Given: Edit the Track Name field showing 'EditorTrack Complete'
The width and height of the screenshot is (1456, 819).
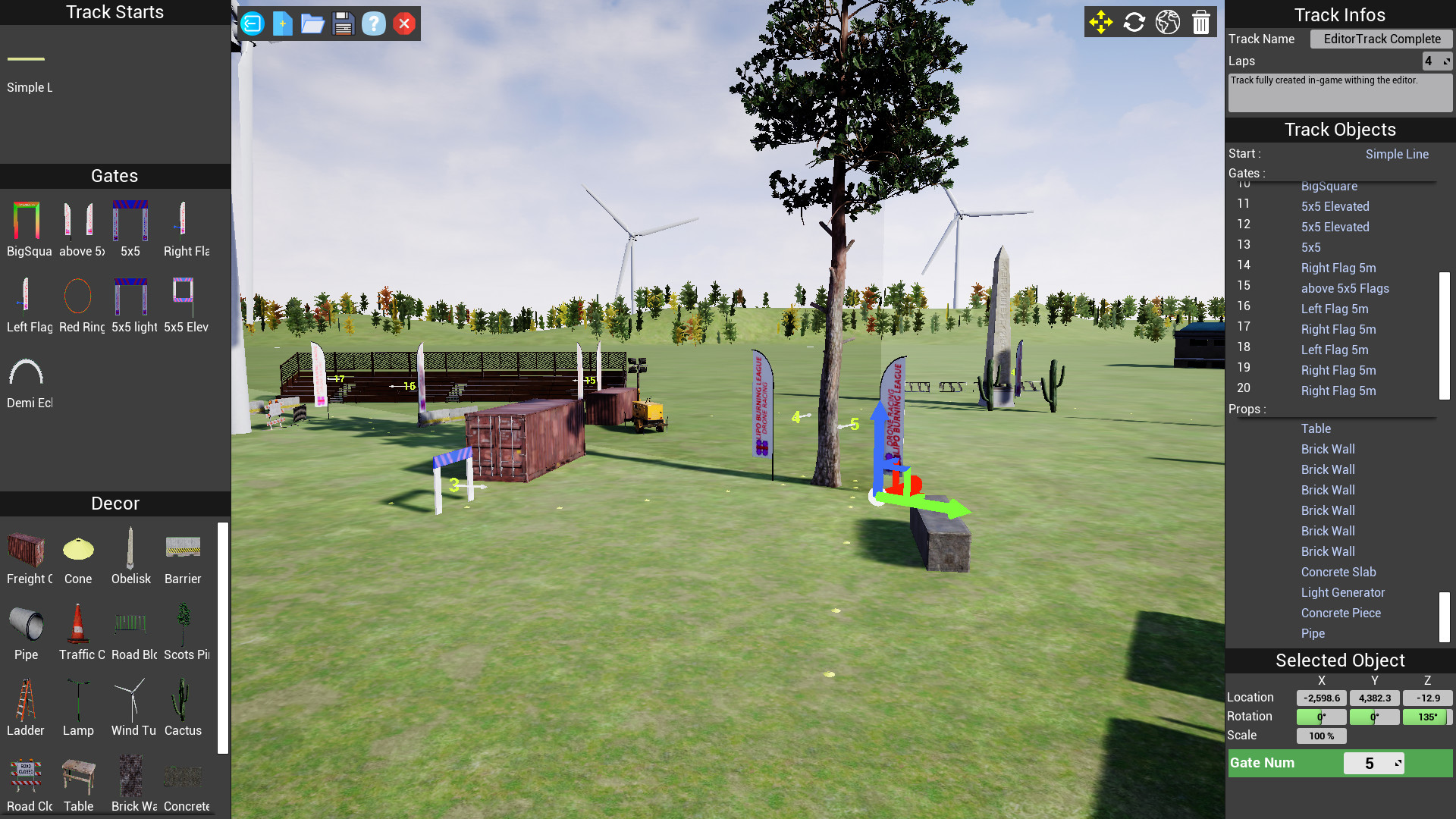Looking at the screenshot, I should coord(1380,39).
